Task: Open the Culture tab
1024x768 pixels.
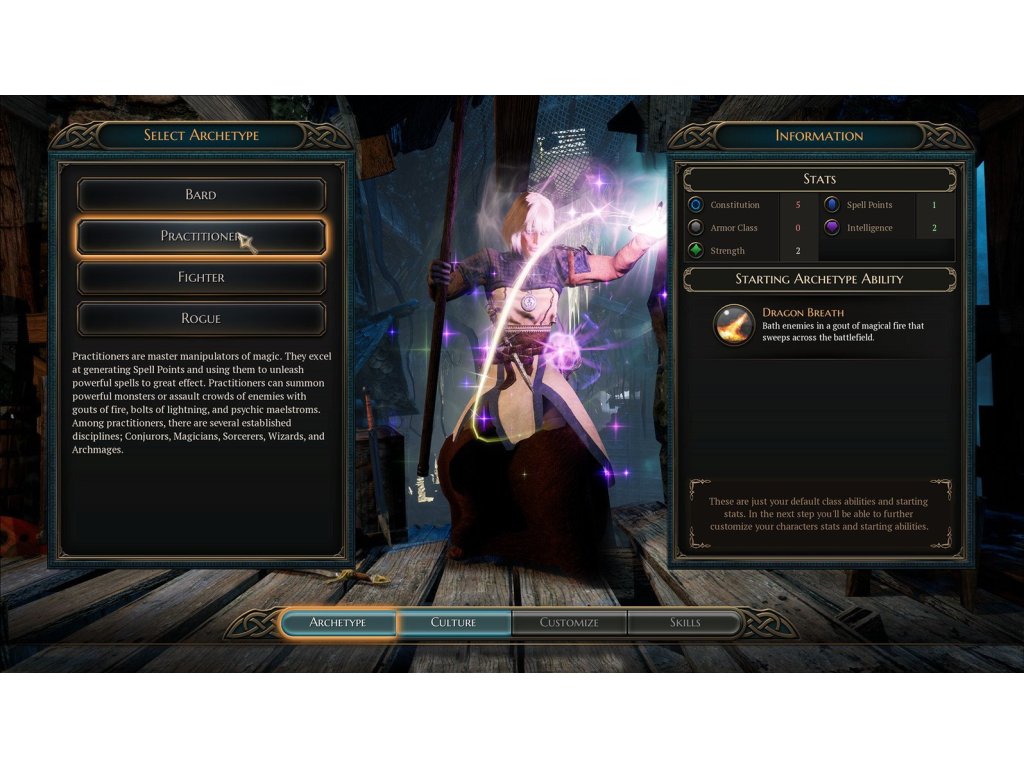Action: coord(454,623)
